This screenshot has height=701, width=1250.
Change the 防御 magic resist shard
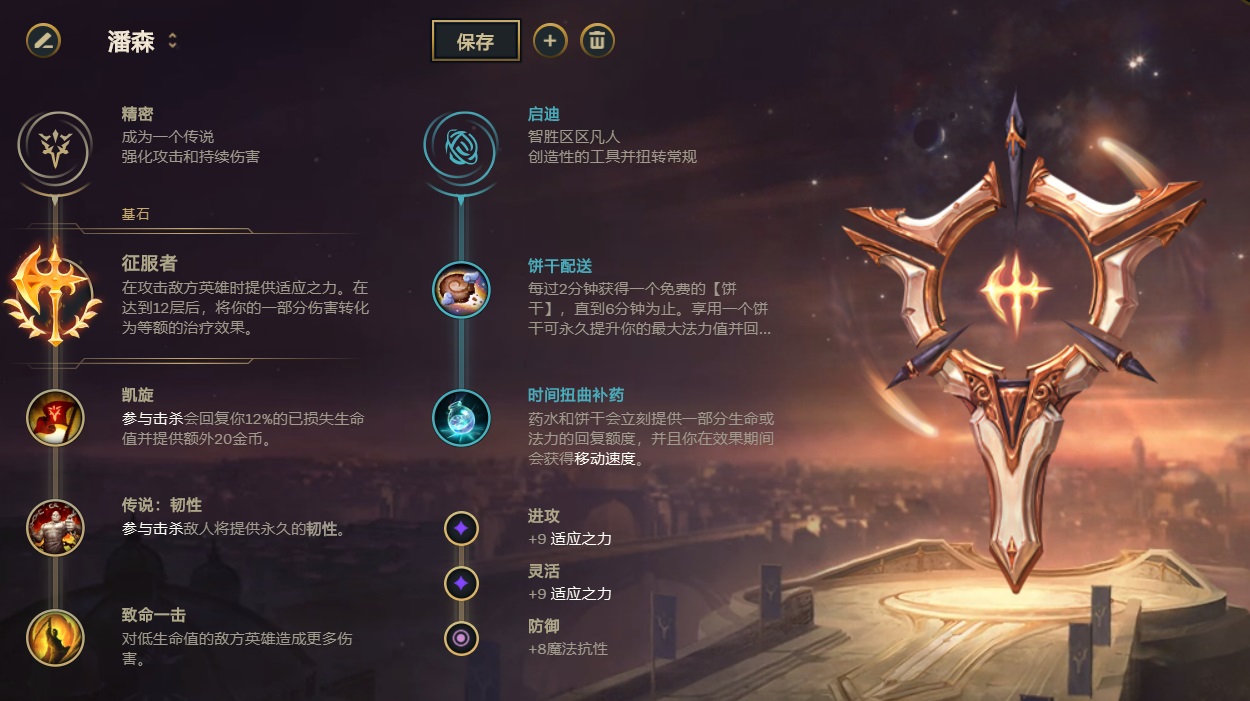click(x=461, y=637)
